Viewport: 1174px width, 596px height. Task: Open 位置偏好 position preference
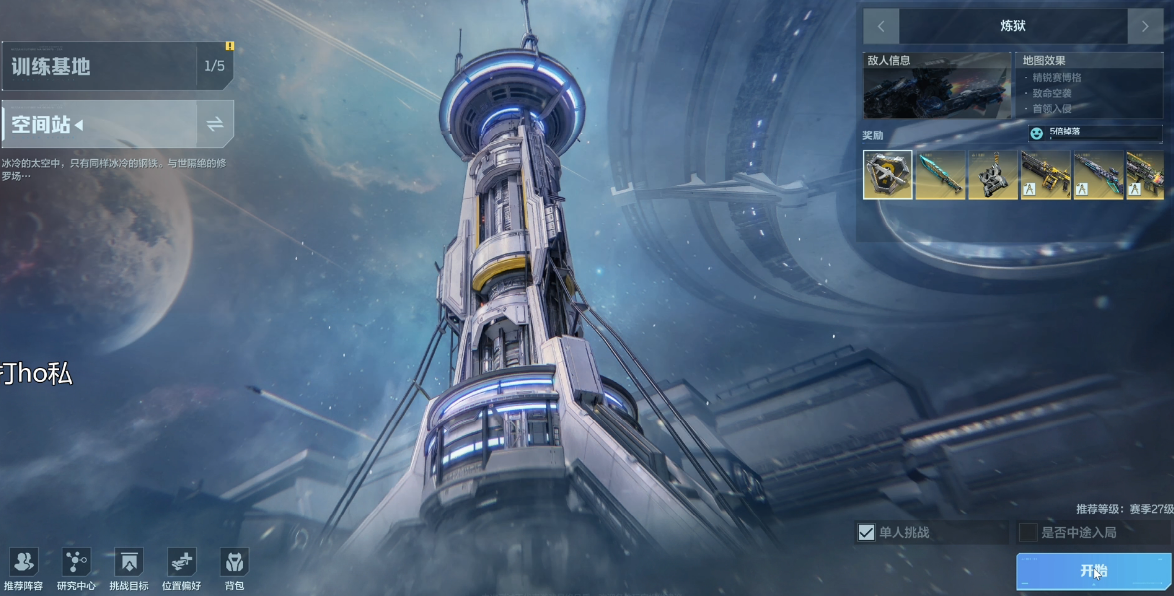tap(181, 569)
